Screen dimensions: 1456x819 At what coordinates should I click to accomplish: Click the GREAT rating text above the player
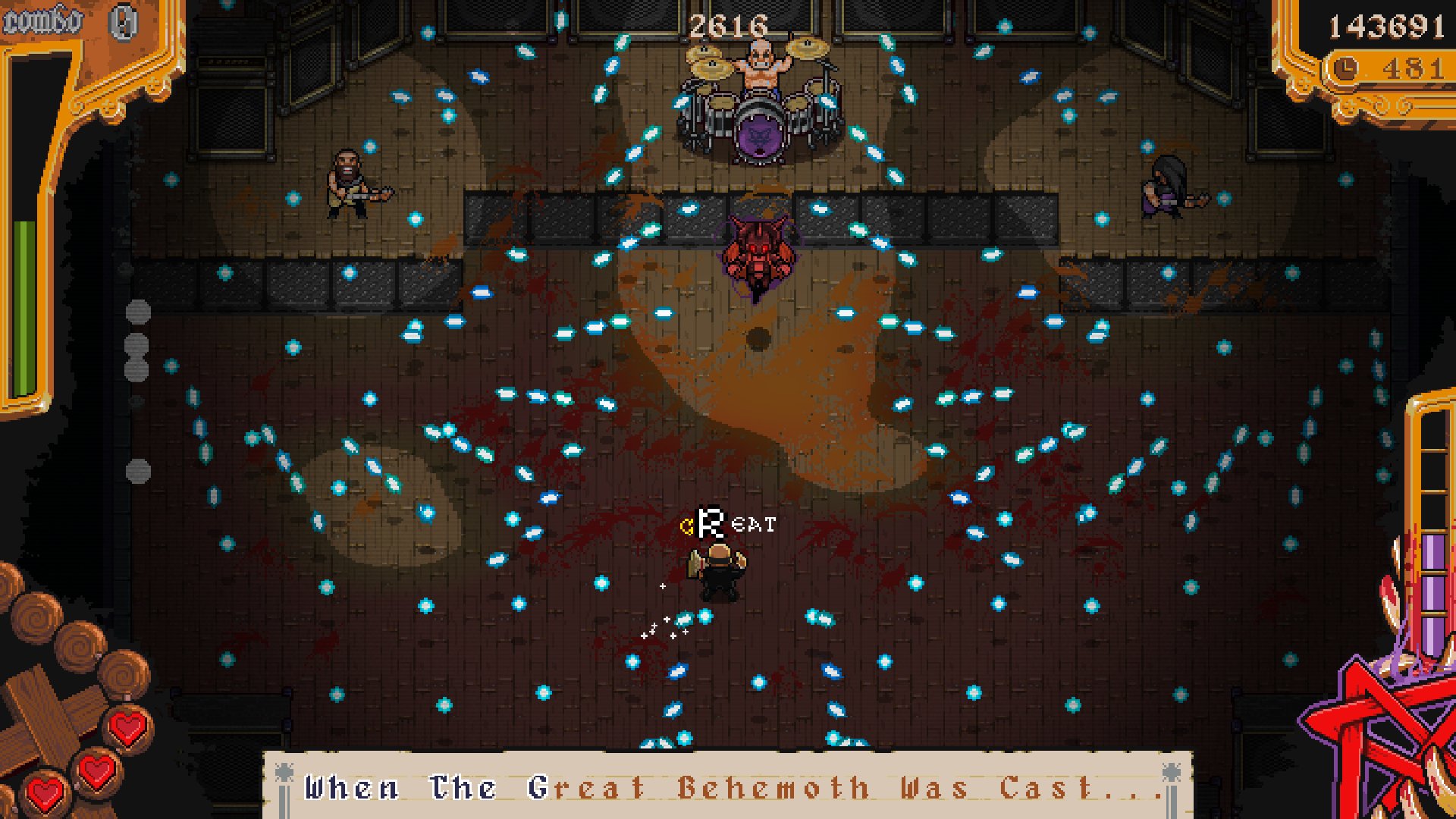tap(728, 525)
